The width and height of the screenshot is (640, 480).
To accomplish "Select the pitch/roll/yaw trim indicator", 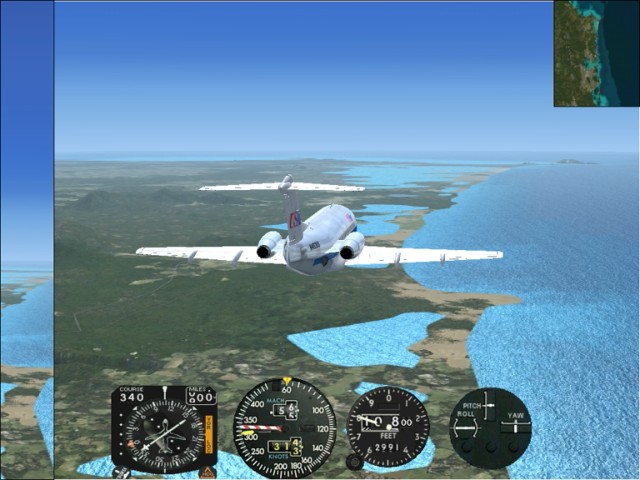I will (x=490, y=427).
